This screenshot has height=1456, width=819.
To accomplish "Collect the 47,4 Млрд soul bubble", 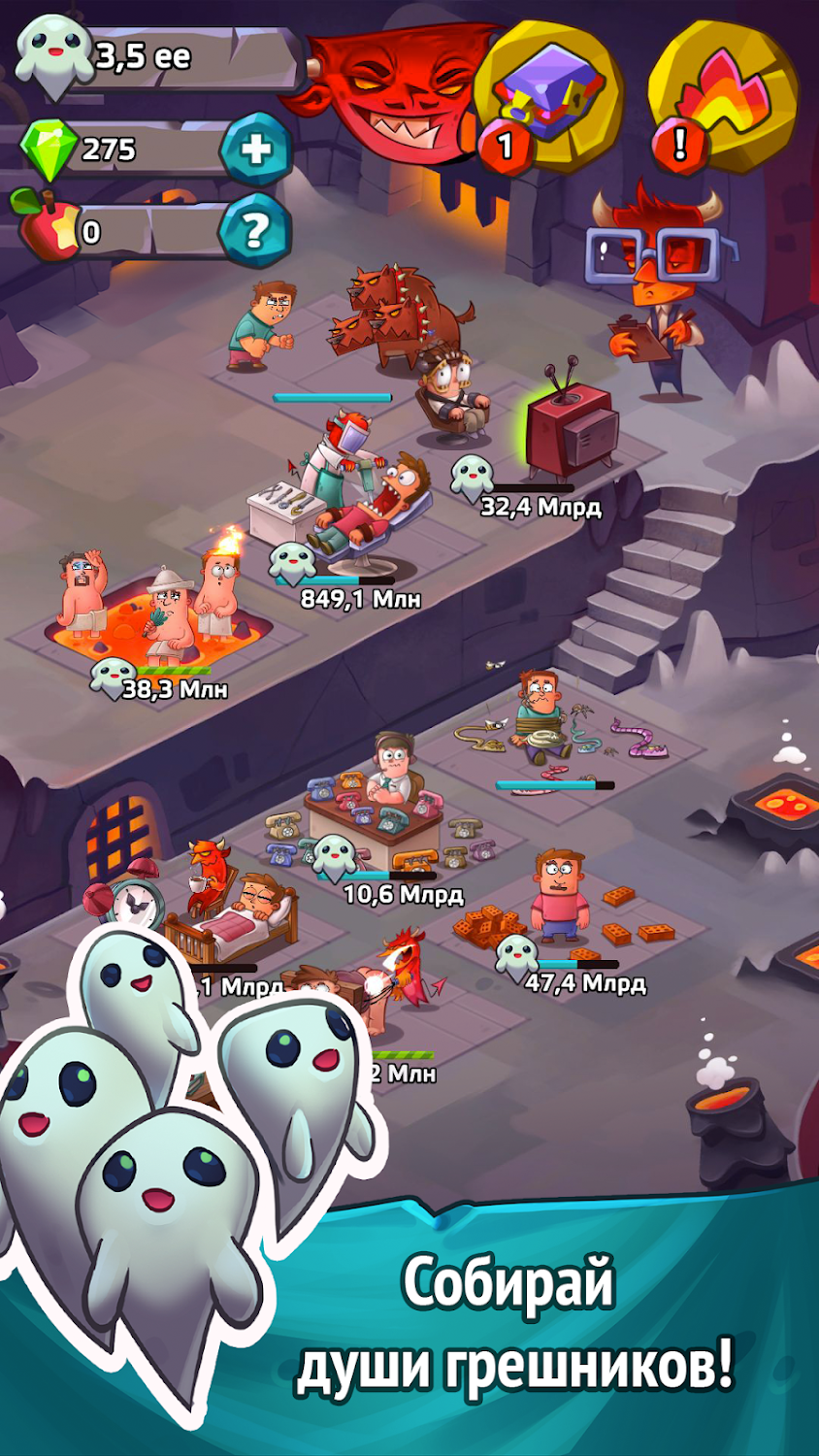I will click(515, 954).
